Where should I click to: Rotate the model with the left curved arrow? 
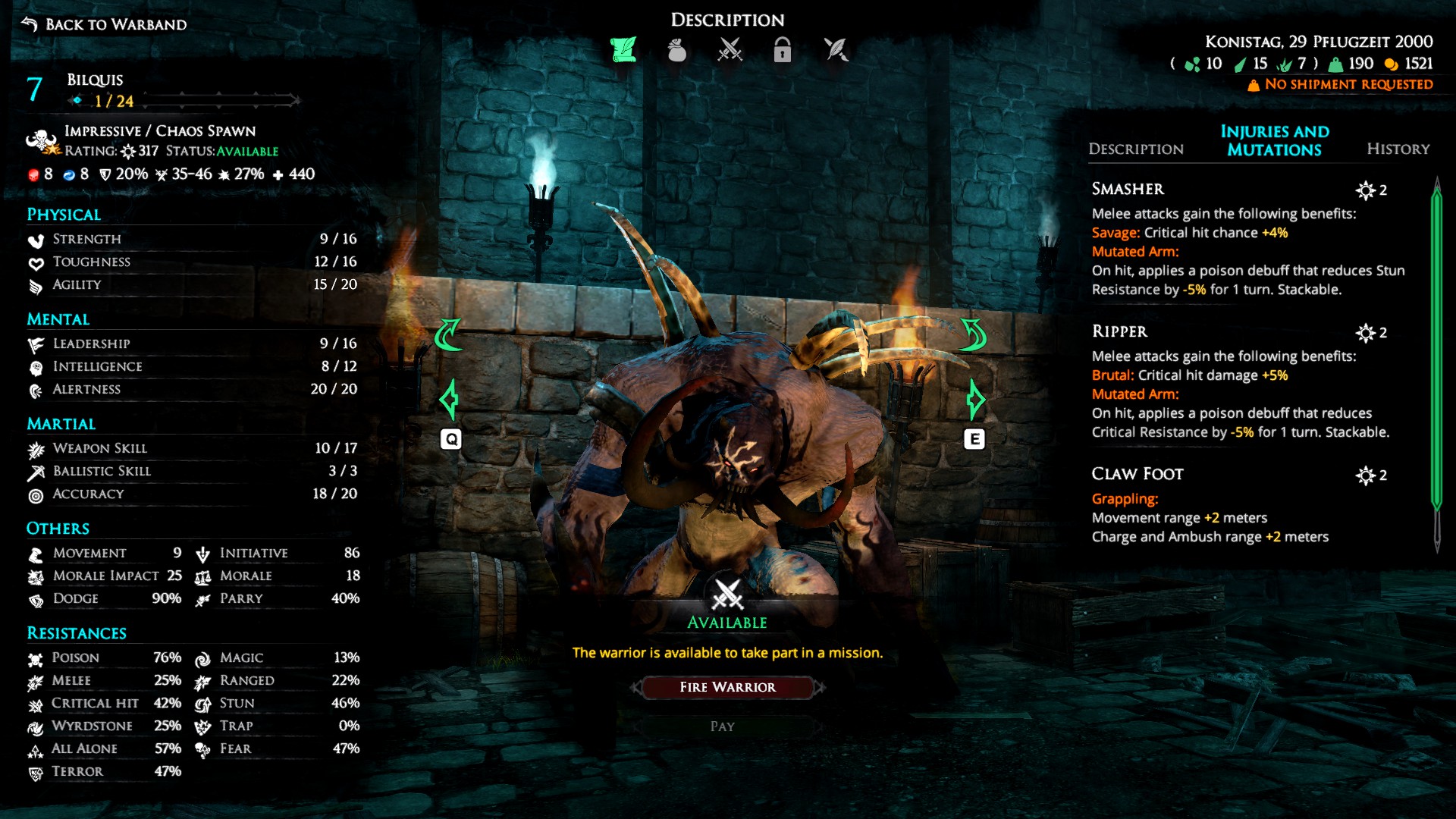coord(448,334)
